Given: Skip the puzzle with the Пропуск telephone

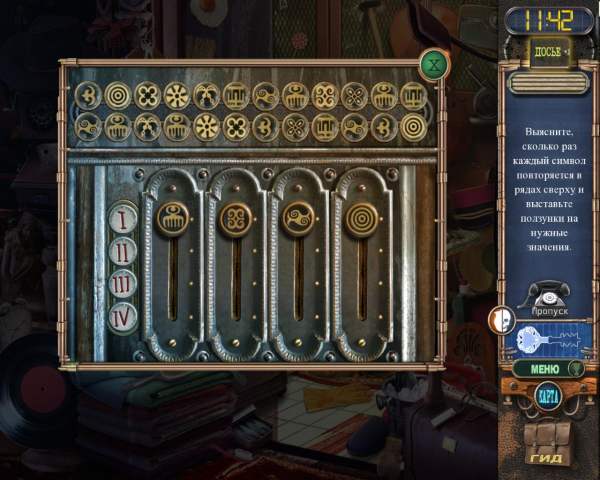Looking at the screenshot, I should [548, 299].
